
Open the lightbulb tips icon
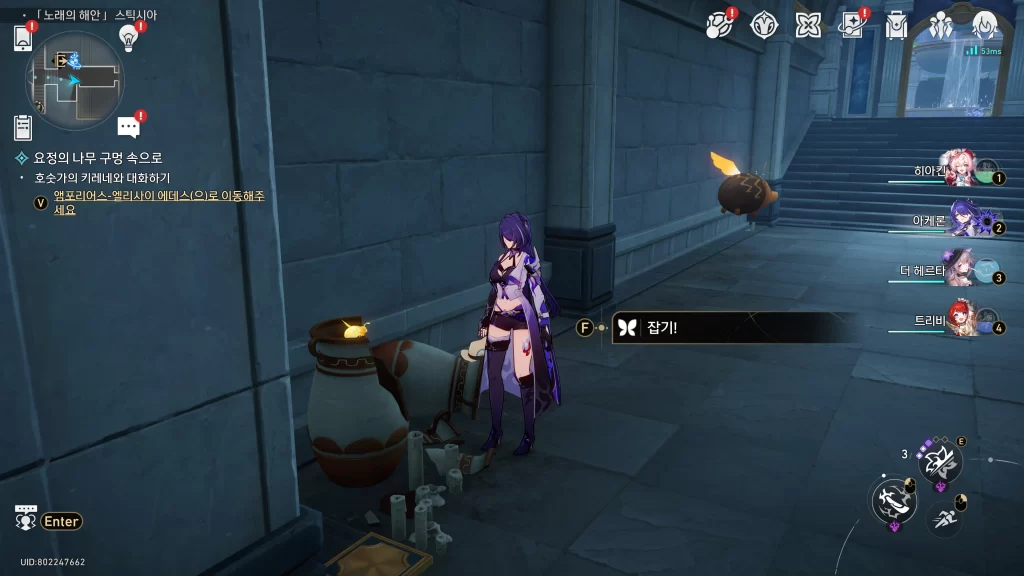click(x=128, y=37)
